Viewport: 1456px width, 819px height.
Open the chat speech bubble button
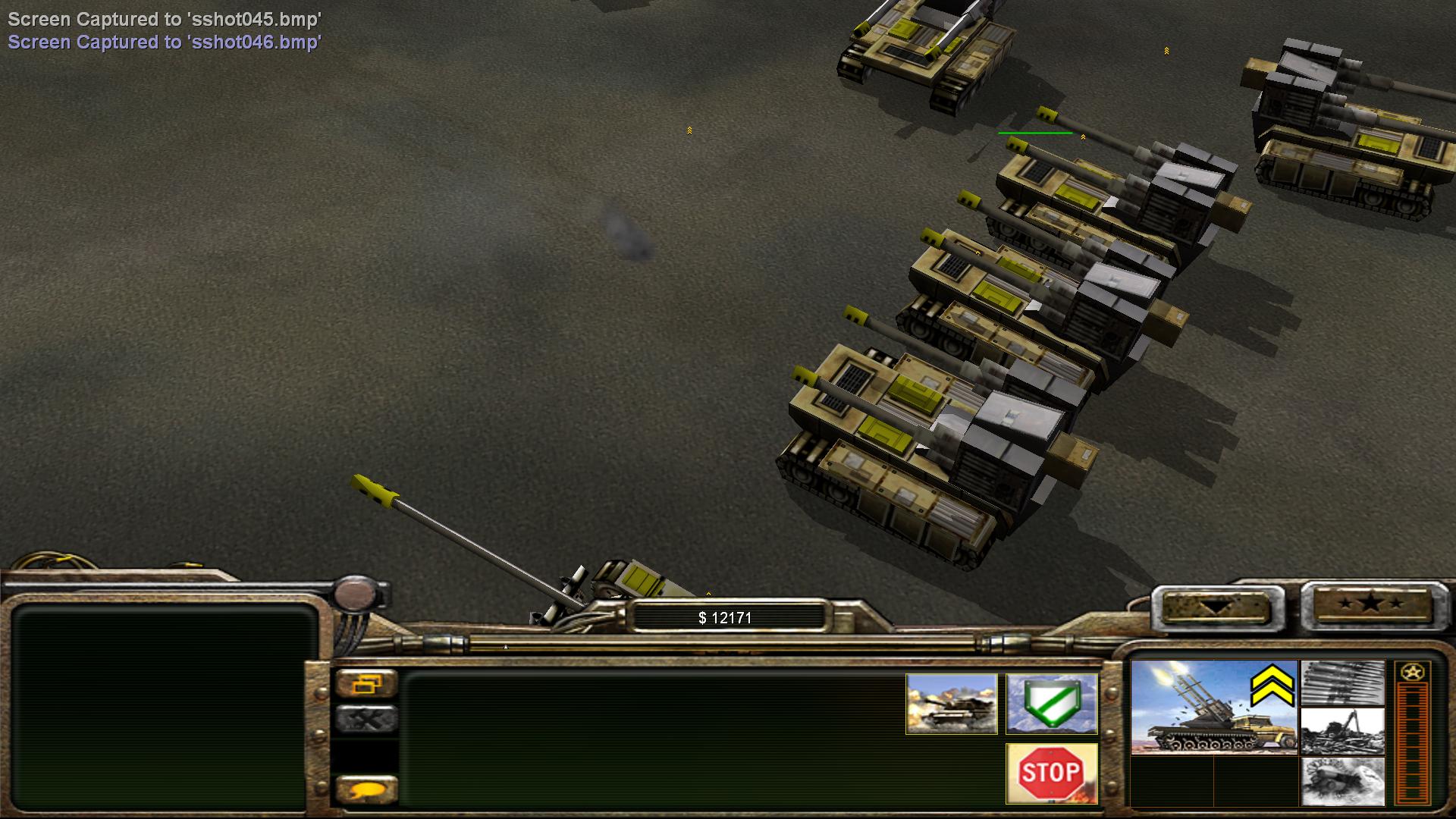[x=366, y=789]
